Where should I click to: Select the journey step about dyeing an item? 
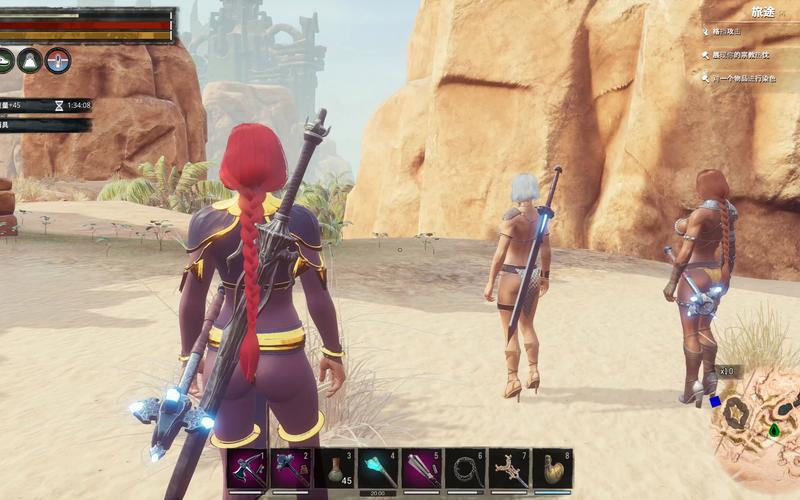(x=744, y=78)
